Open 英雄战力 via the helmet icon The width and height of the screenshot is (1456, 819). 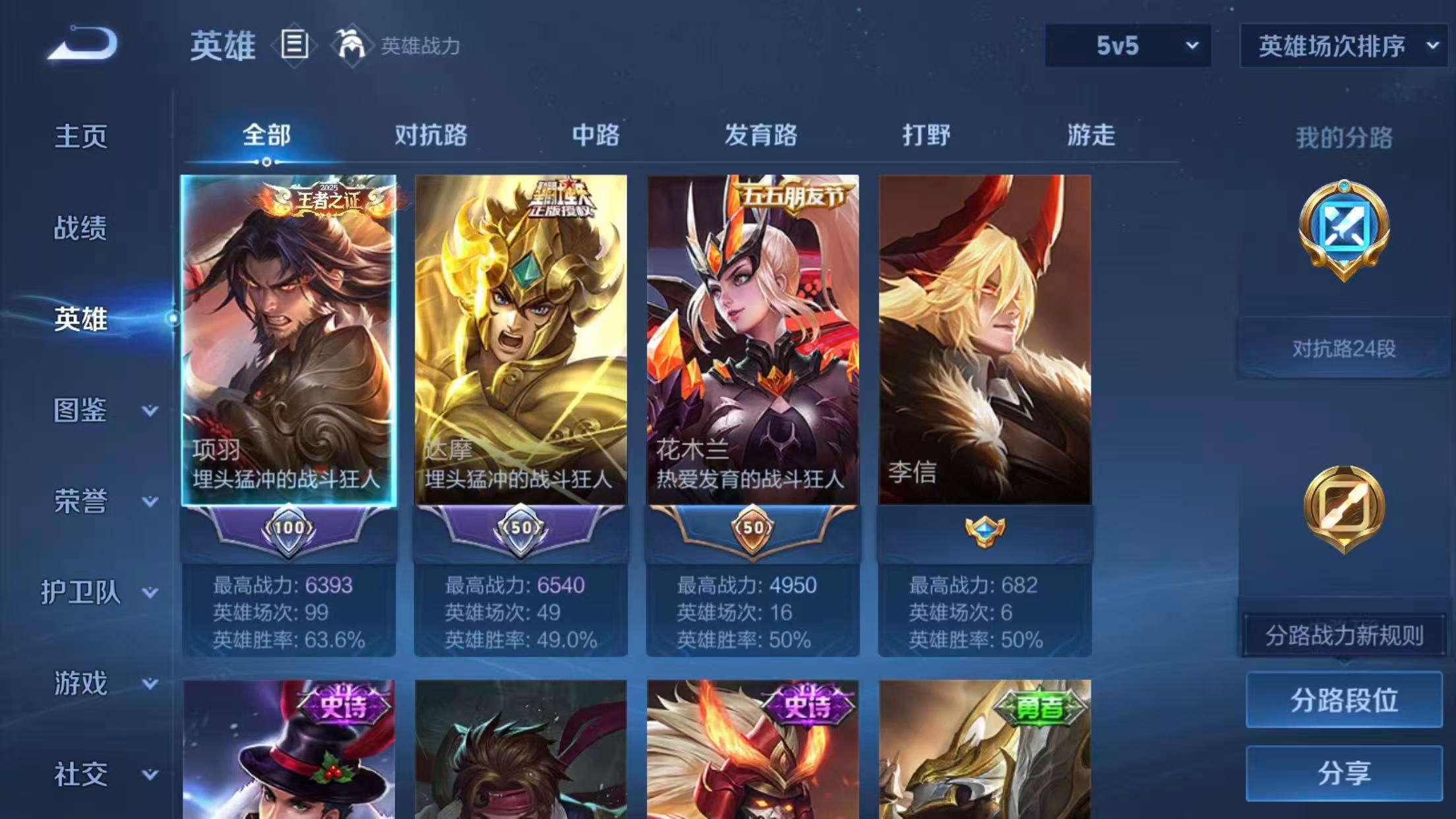351,45
